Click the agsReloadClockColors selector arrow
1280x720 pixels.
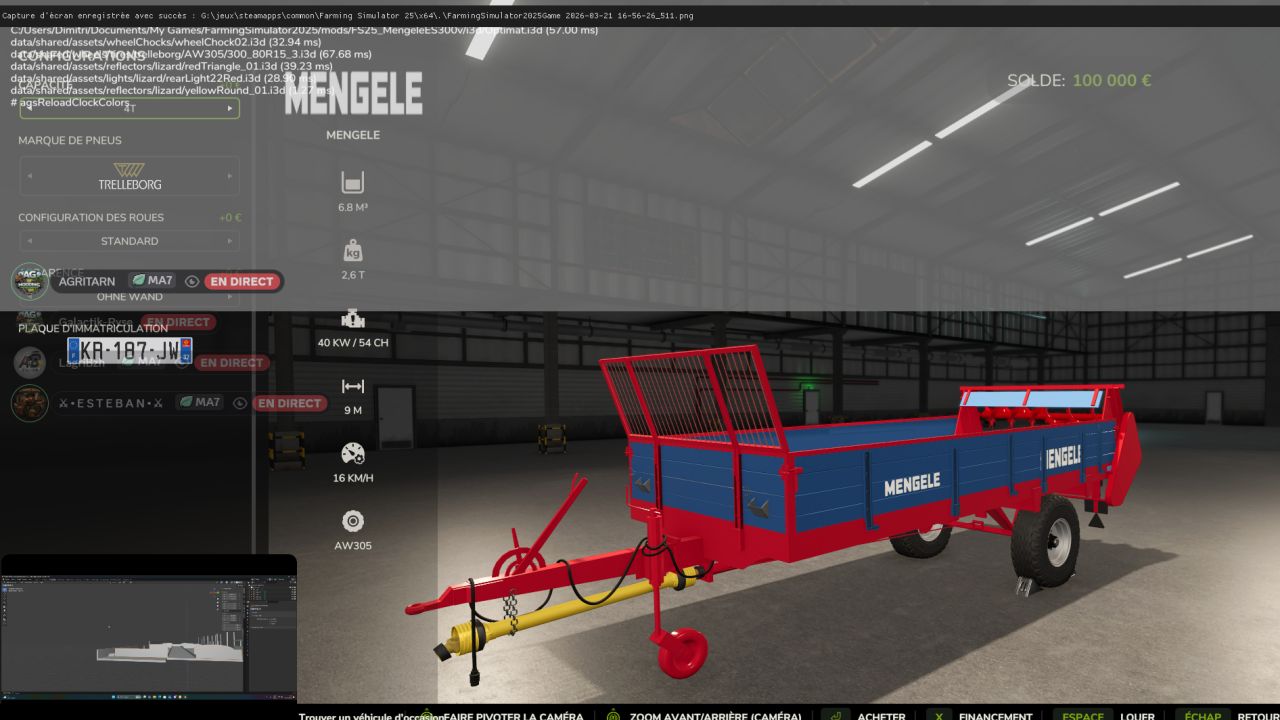[x=231, y=108]
